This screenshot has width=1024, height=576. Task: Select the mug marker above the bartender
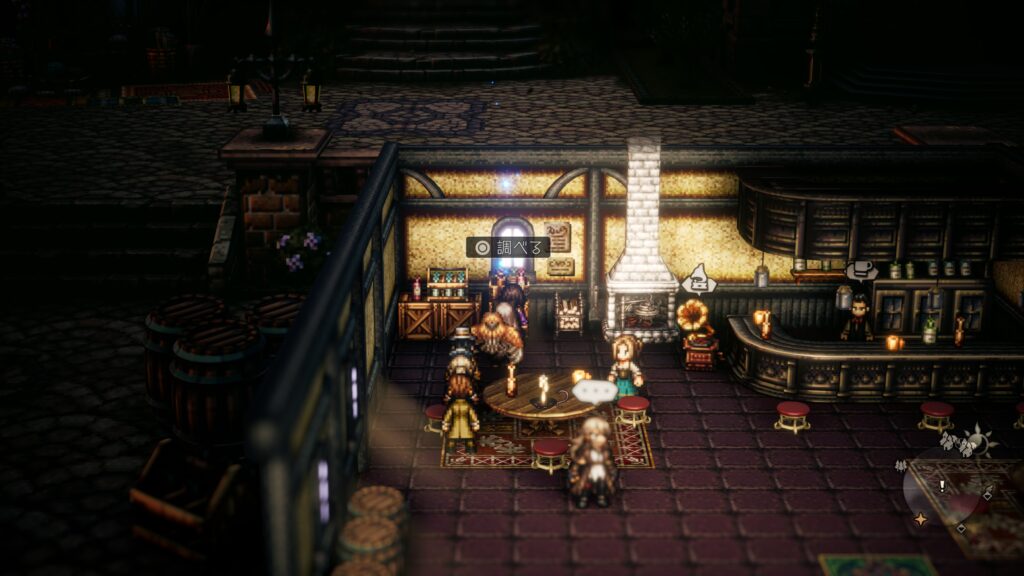click(x=861, y=270)
